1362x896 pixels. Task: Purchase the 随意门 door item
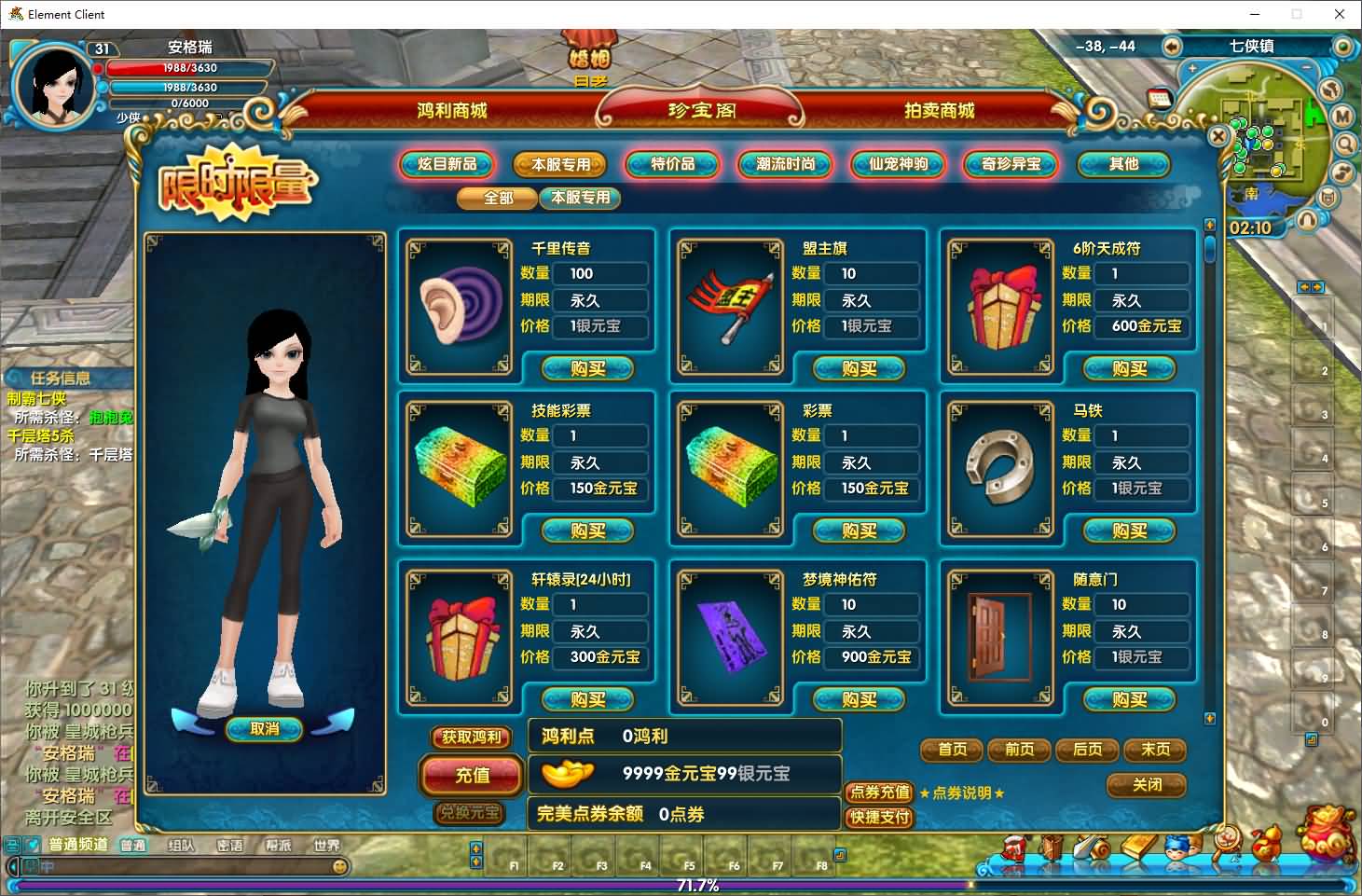[1129, 700]
